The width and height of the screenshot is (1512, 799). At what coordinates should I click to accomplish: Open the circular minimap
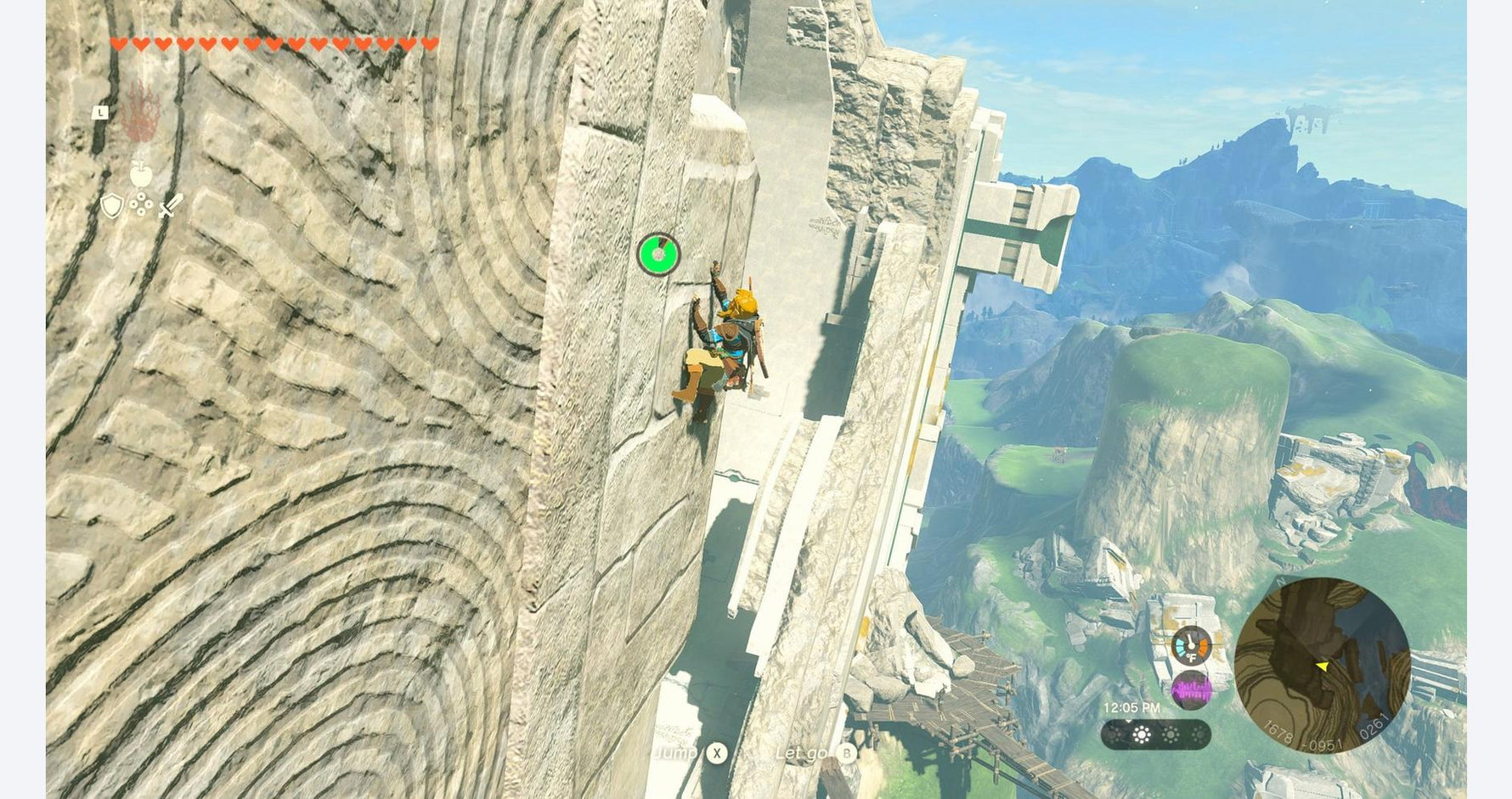(1322, 666)
